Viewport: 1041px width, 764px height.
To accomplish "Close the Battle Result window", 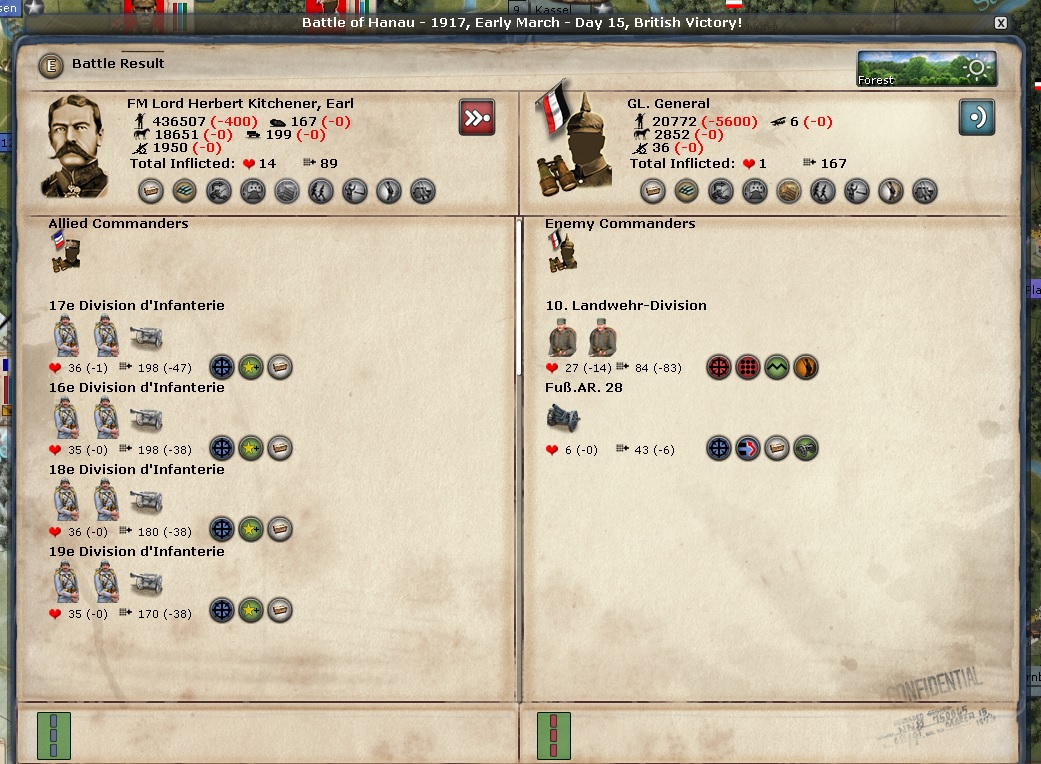I will point(1001,22).
